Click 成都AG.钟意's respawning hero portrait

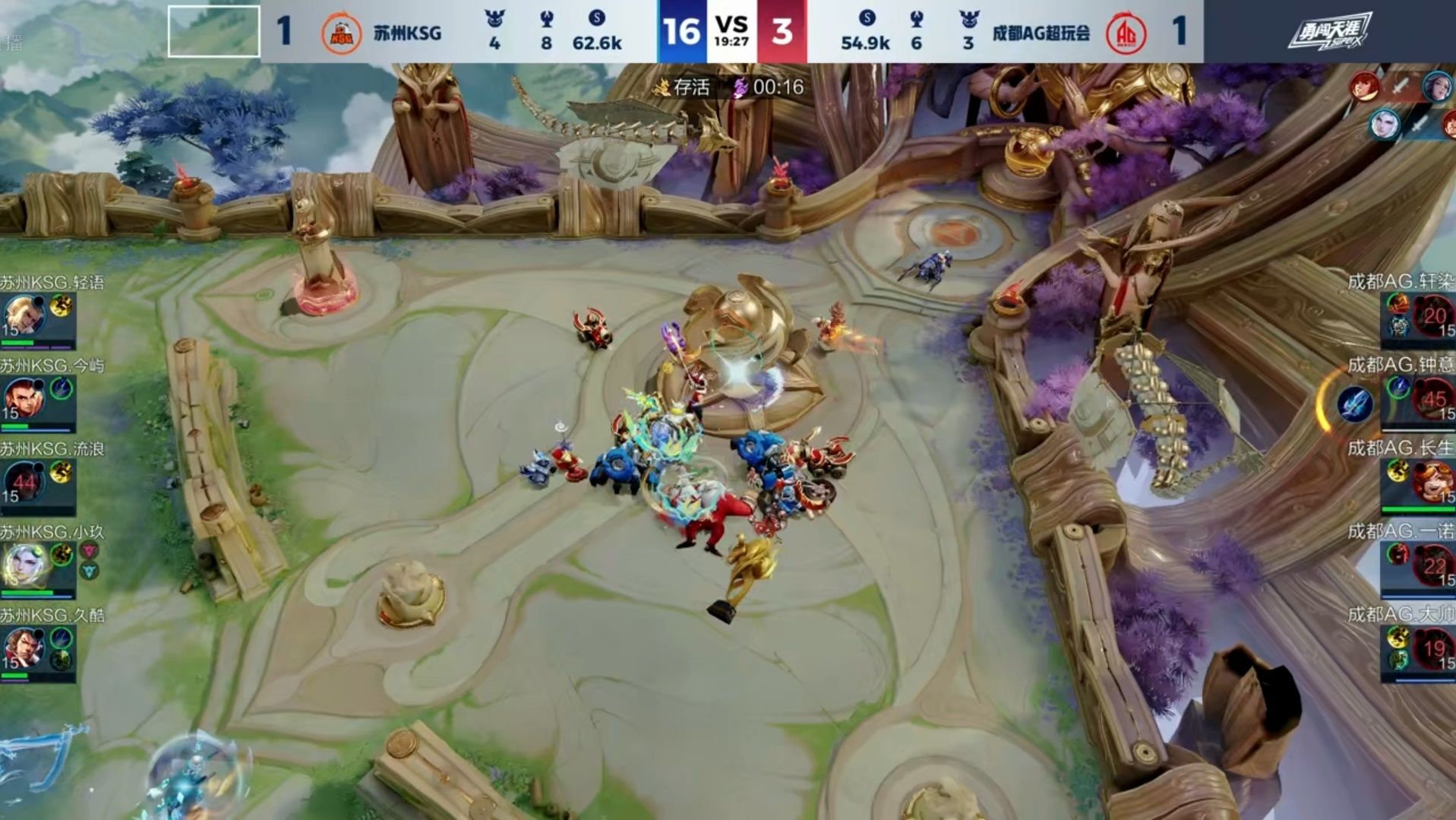1433,398
